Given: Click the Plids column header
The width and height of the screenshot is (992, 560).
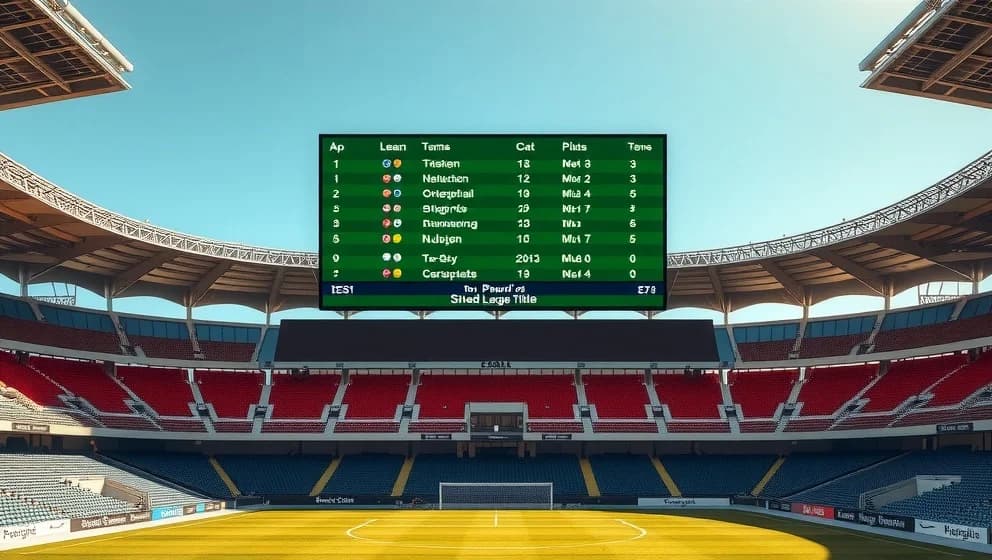Looking at the screenshot, I should pyautogui.click(x=575, y=146).
